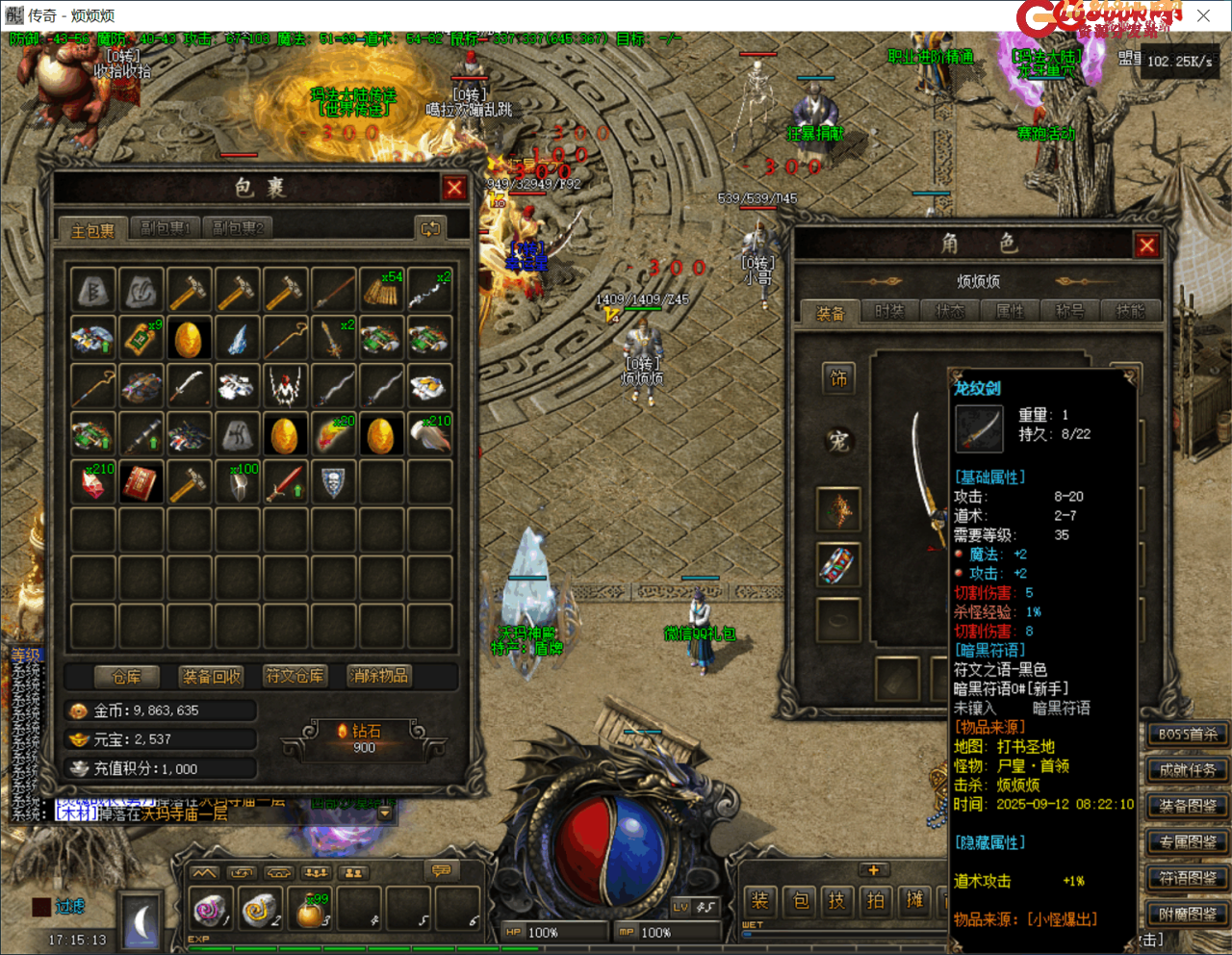This screenshot has width=1232, height=955.
Task: Close the 包裹 inventory window
Action: (454, 188)
